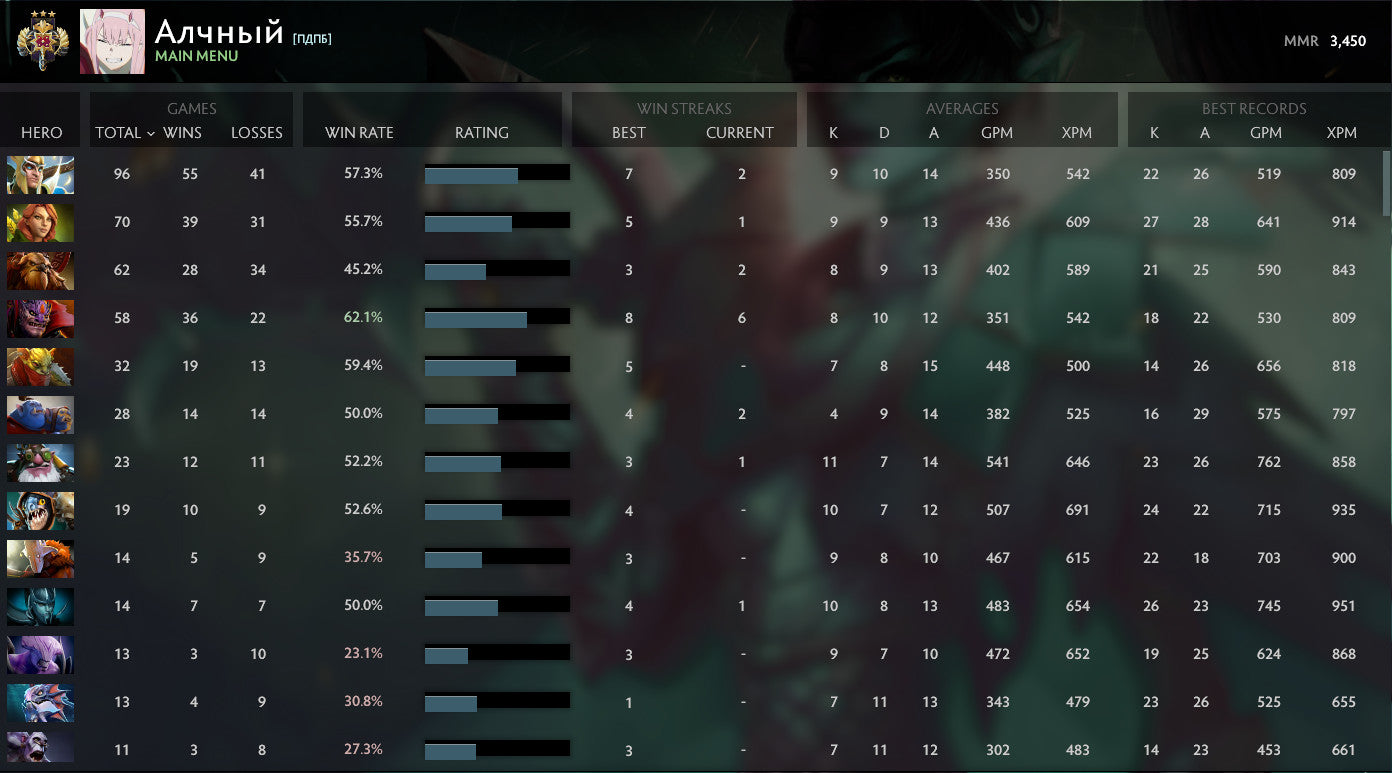Image resolution: width=1392 pixels, height=773 pixels.
Task: Select the Ogre Magi hero portrait
Action: pos(40,414)
